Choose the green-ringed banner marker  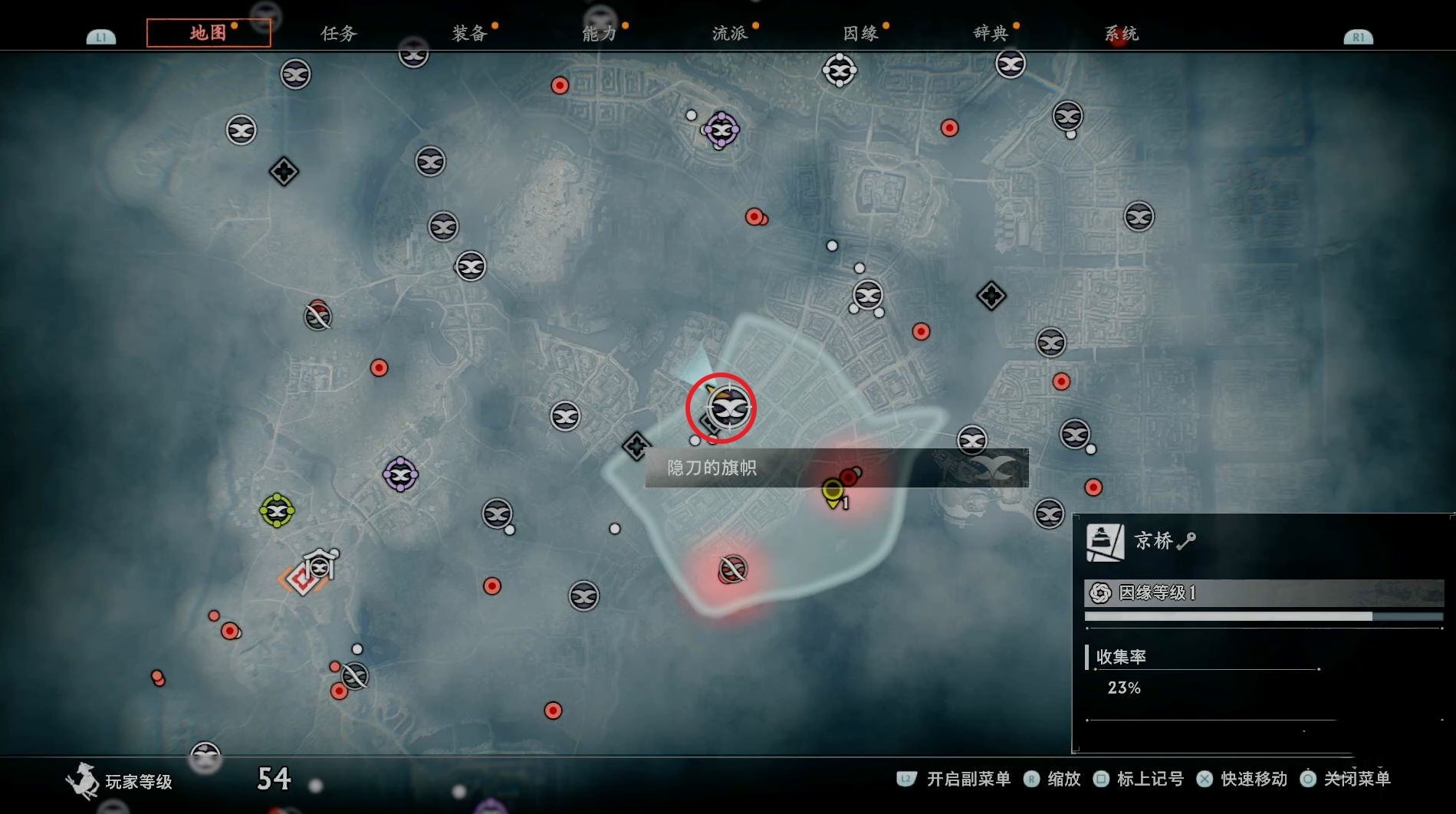point(277,510)
